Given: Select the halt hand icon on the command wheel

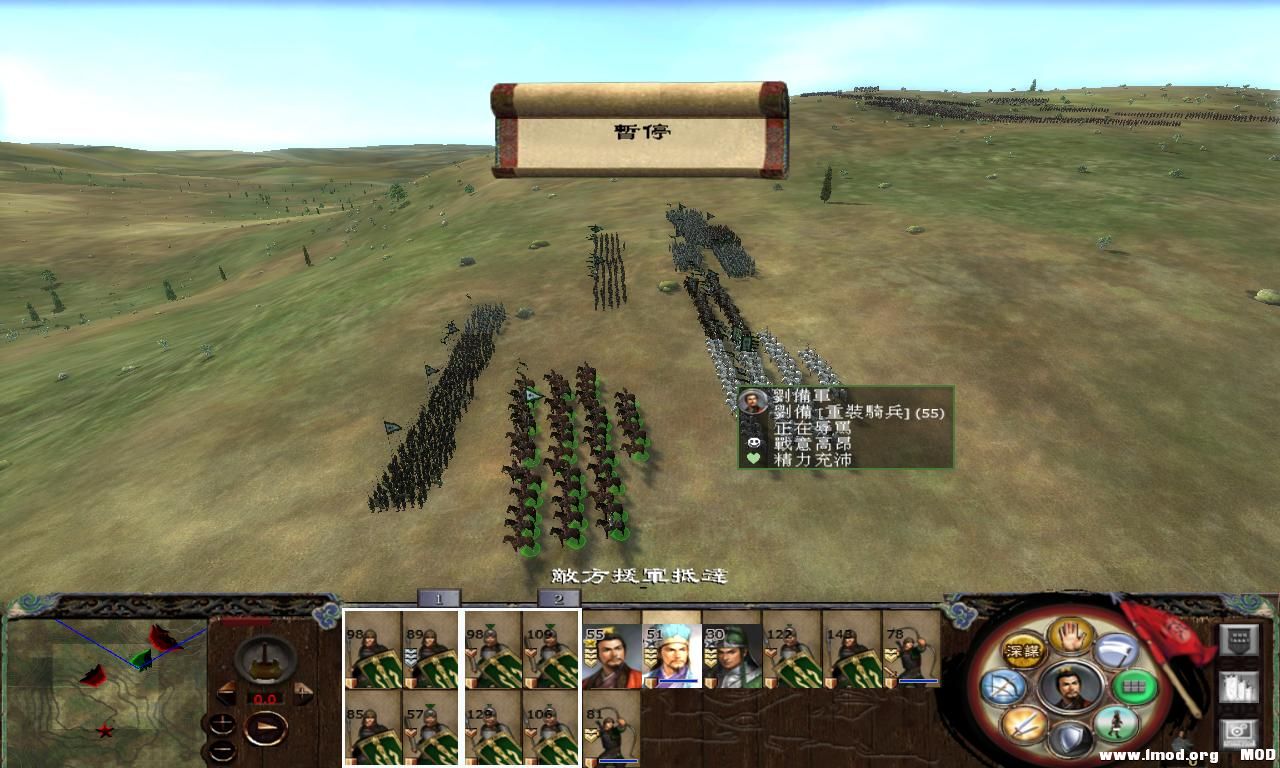Looking at the screenshot, I should pyautogui.click(x=1070, y=638).
